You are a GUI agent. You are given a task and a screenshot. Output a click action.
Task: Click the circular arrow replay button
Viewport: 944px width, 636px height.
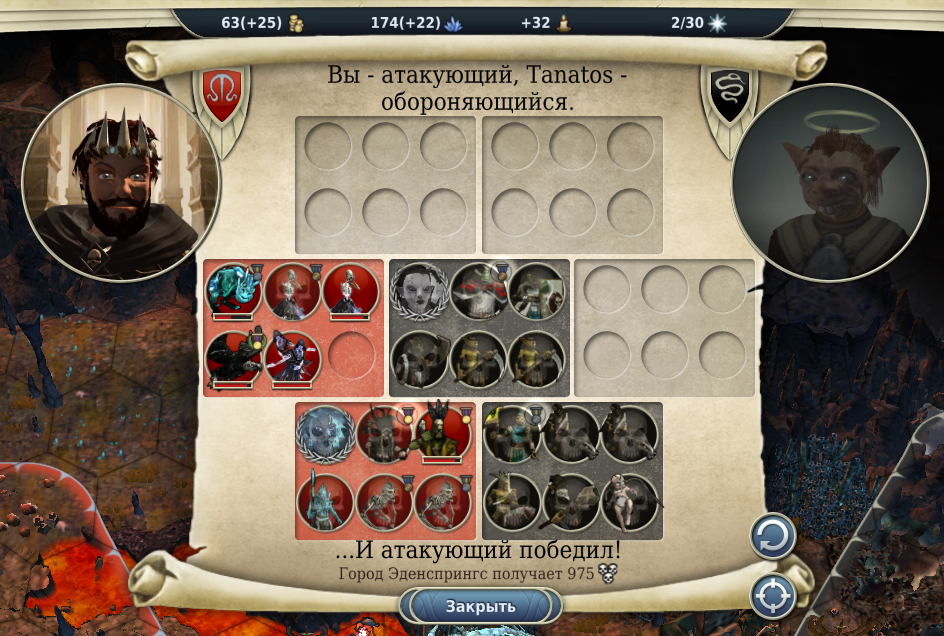coord(773,537)
